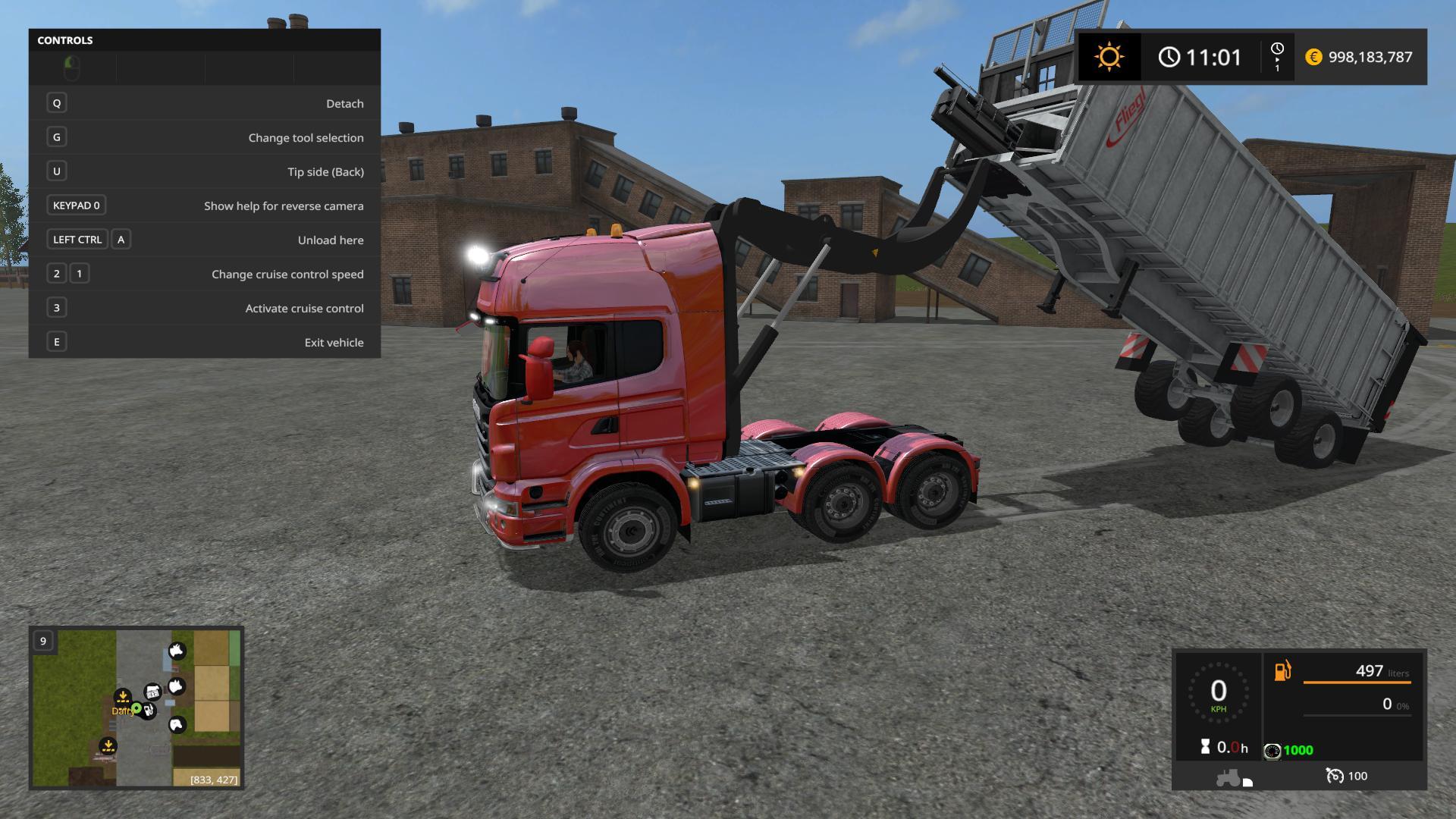This screenshot has height=819, width=1456.
Task: Click the minimap in the corner
Action: tap(136, 707)
